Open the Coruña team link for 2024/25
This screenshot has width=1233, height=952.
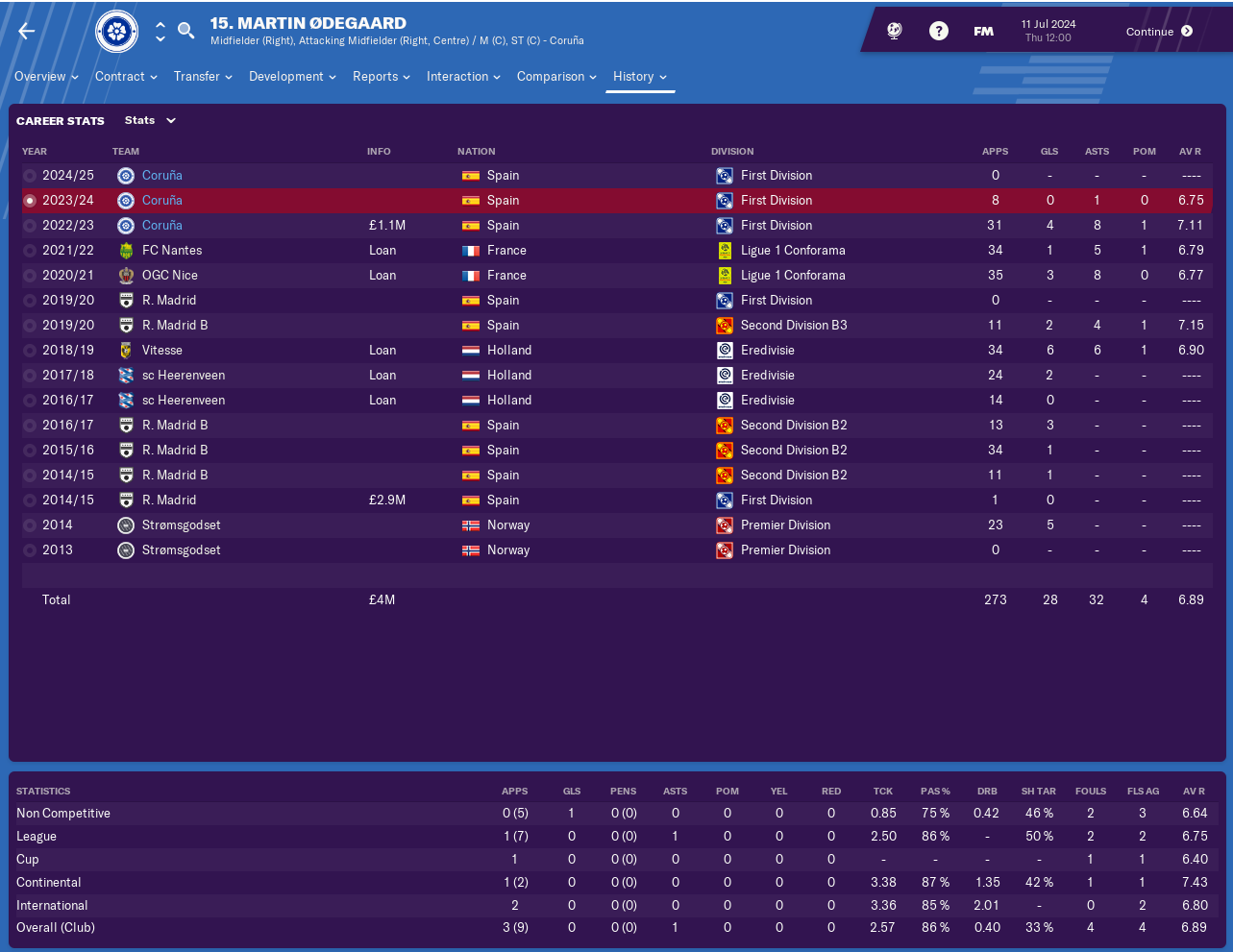[x=161, y=176]
